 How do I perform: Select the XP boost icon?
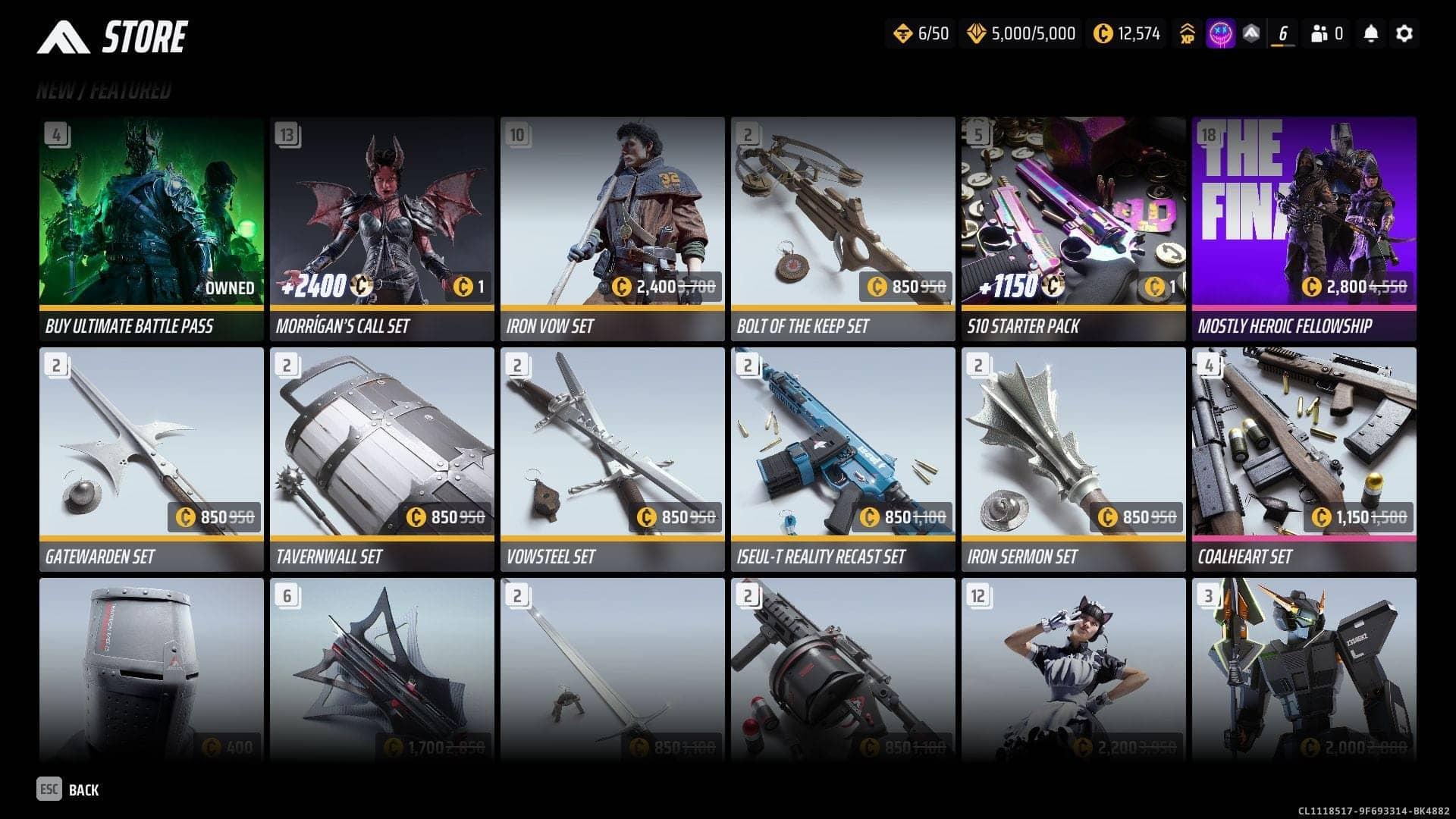coord(1188,33)
